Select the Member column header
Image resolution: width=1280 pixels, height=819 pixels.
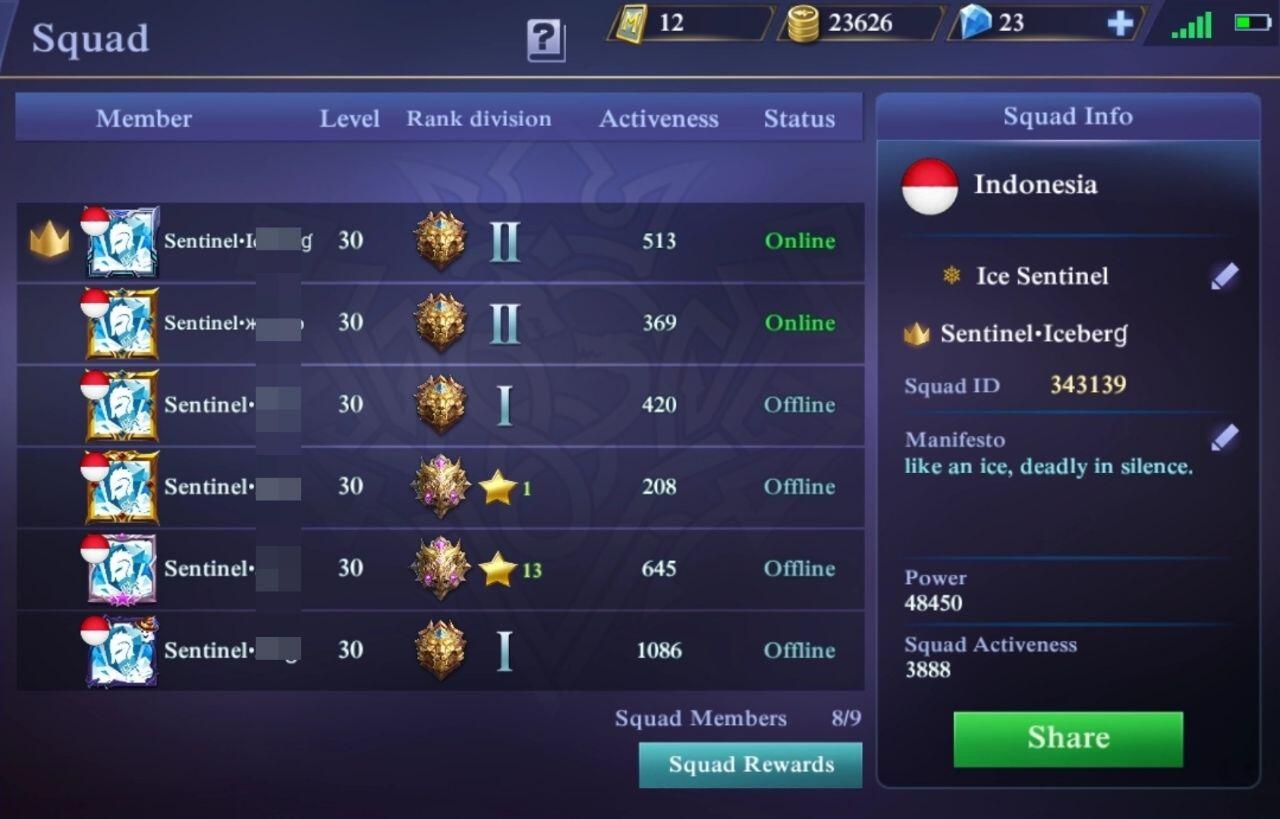(143, 118)
